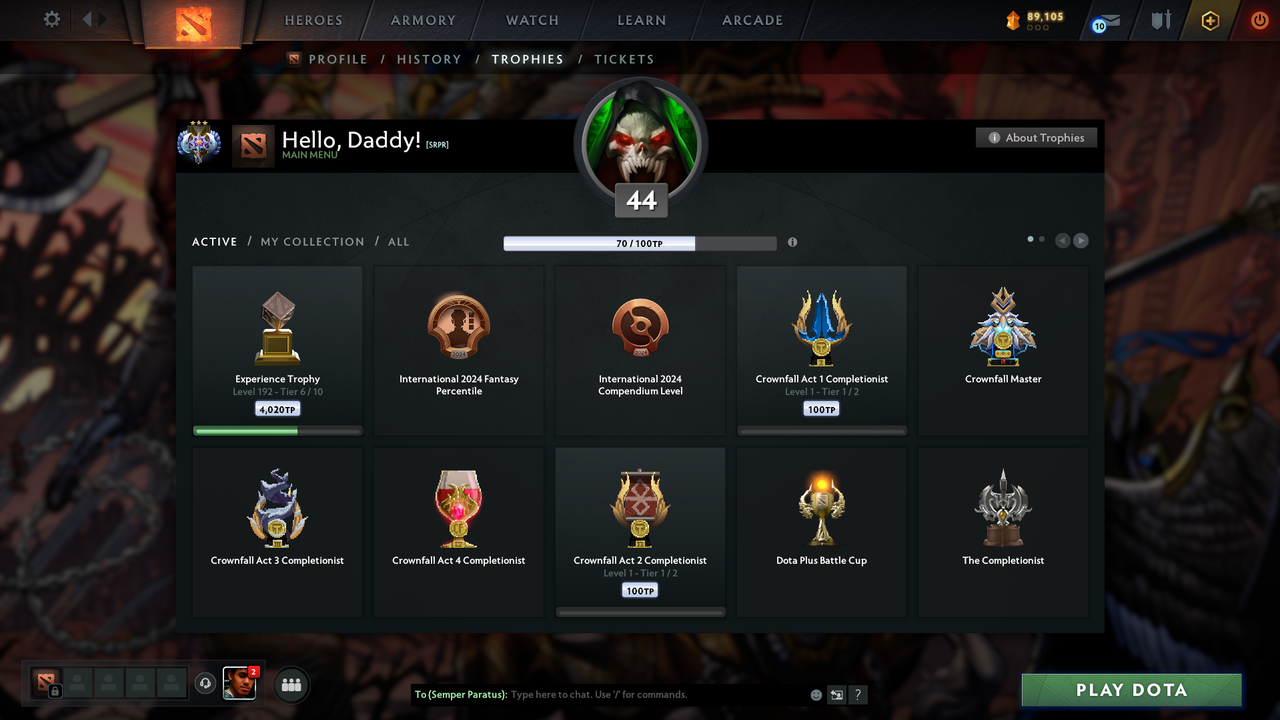Click the question mark chat help icon
Image resolution: width=1280 pixels, height=720 pixels.
[858, 694]
